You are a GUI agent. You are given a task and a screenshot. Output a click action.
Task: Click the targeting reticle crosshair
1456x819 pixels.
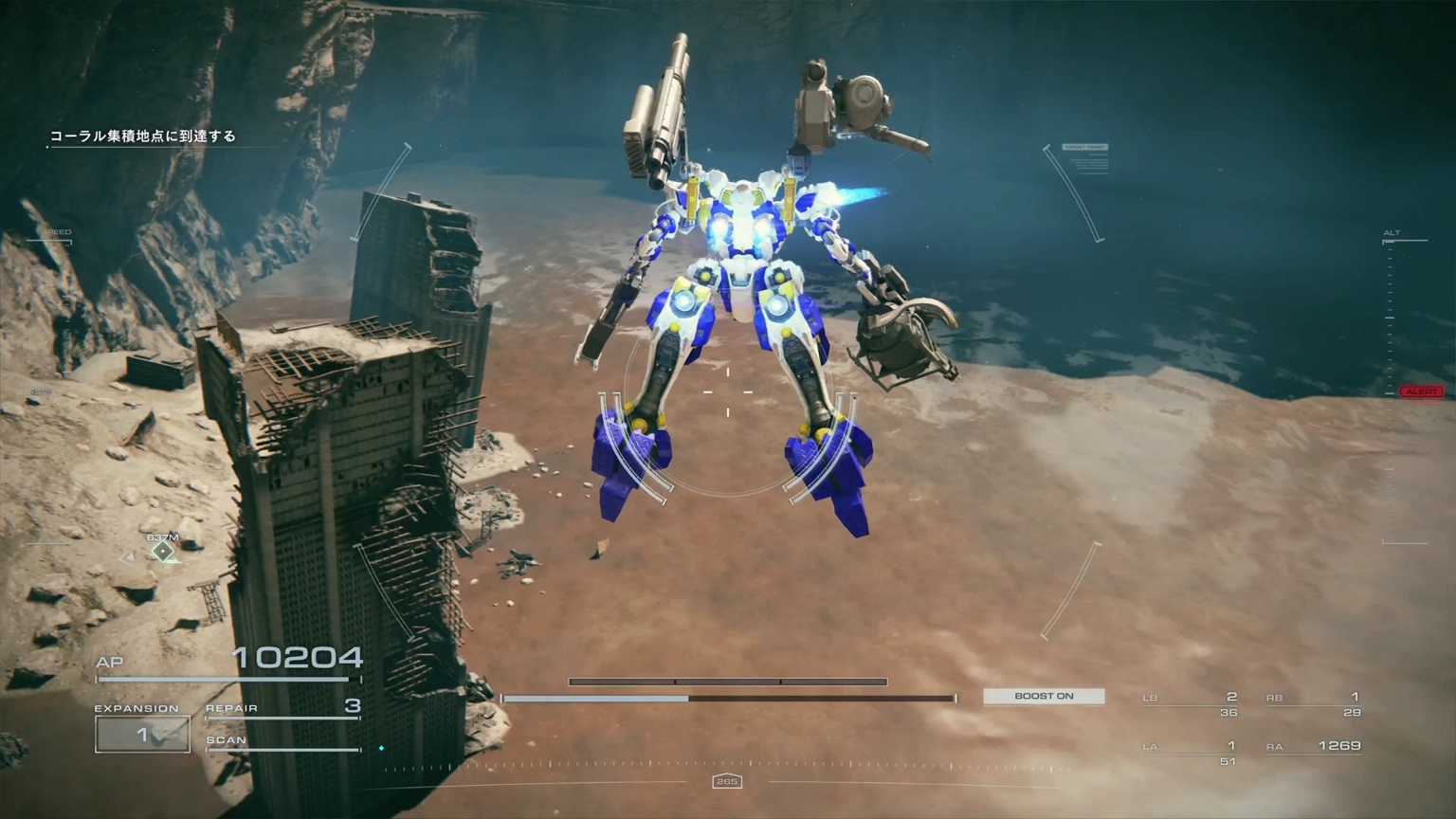727,391
